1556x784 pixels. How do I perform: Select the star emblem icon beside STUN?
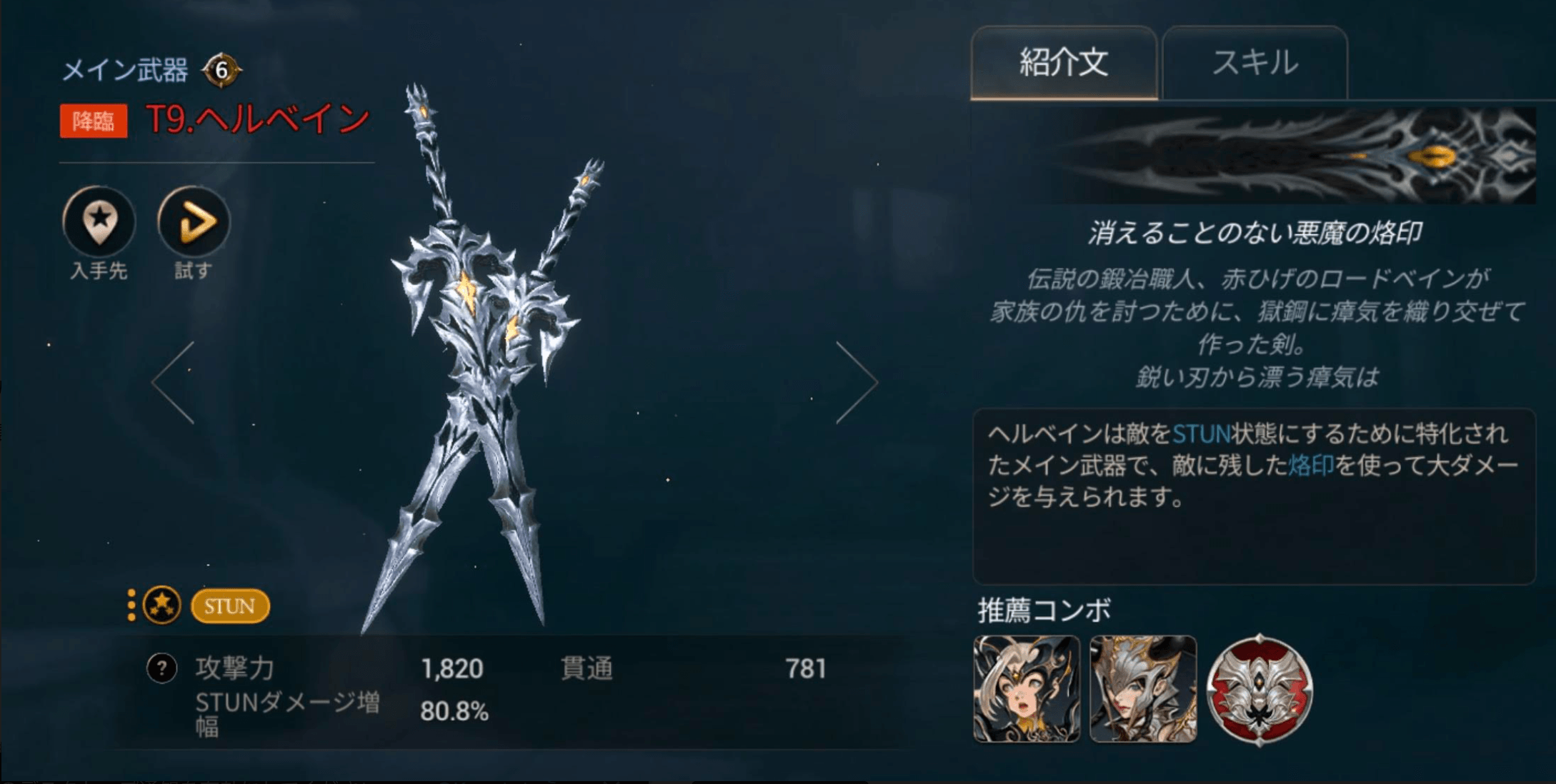161,605
